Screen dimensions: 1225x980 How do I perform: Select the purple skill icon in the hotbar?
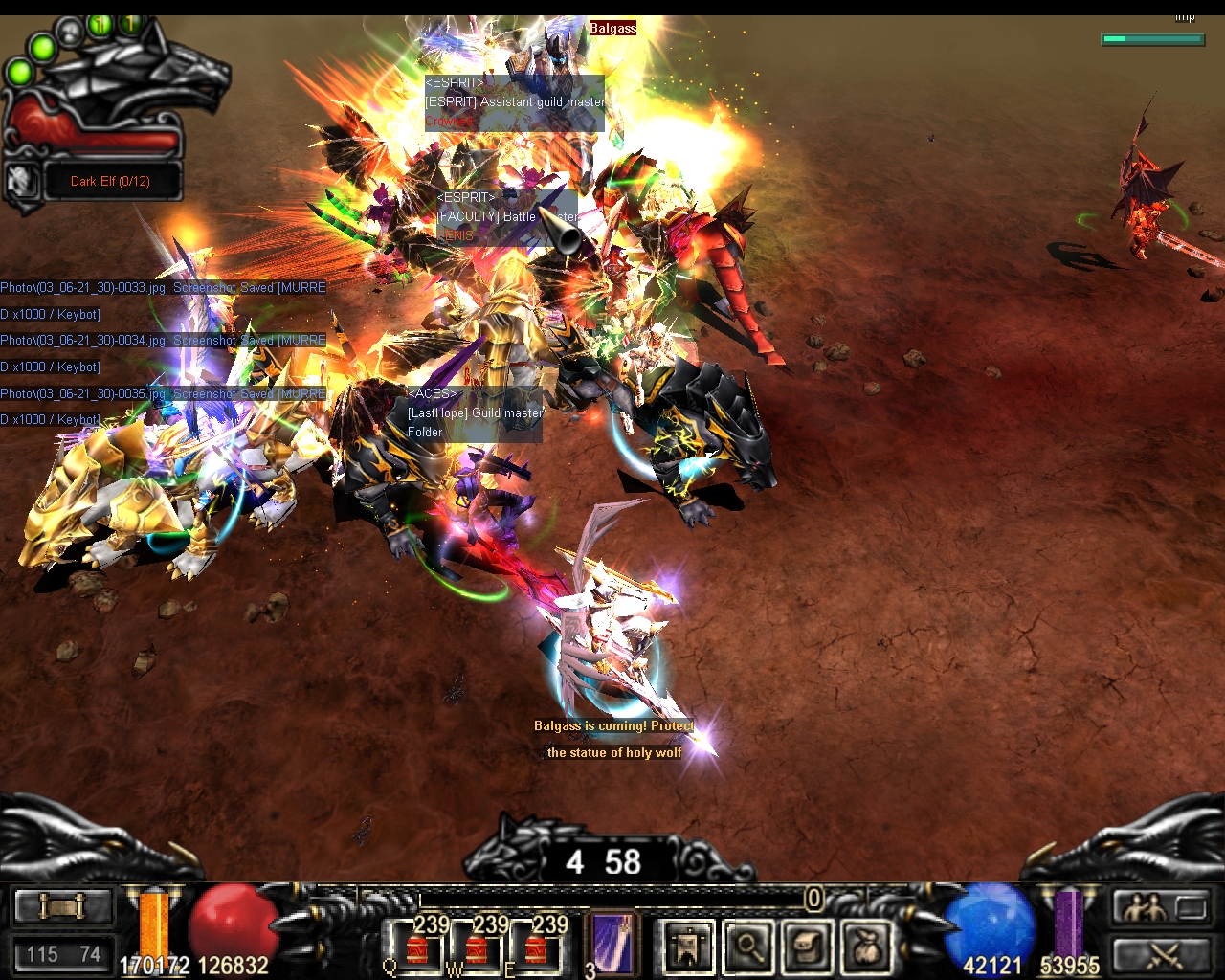point(610,945)
